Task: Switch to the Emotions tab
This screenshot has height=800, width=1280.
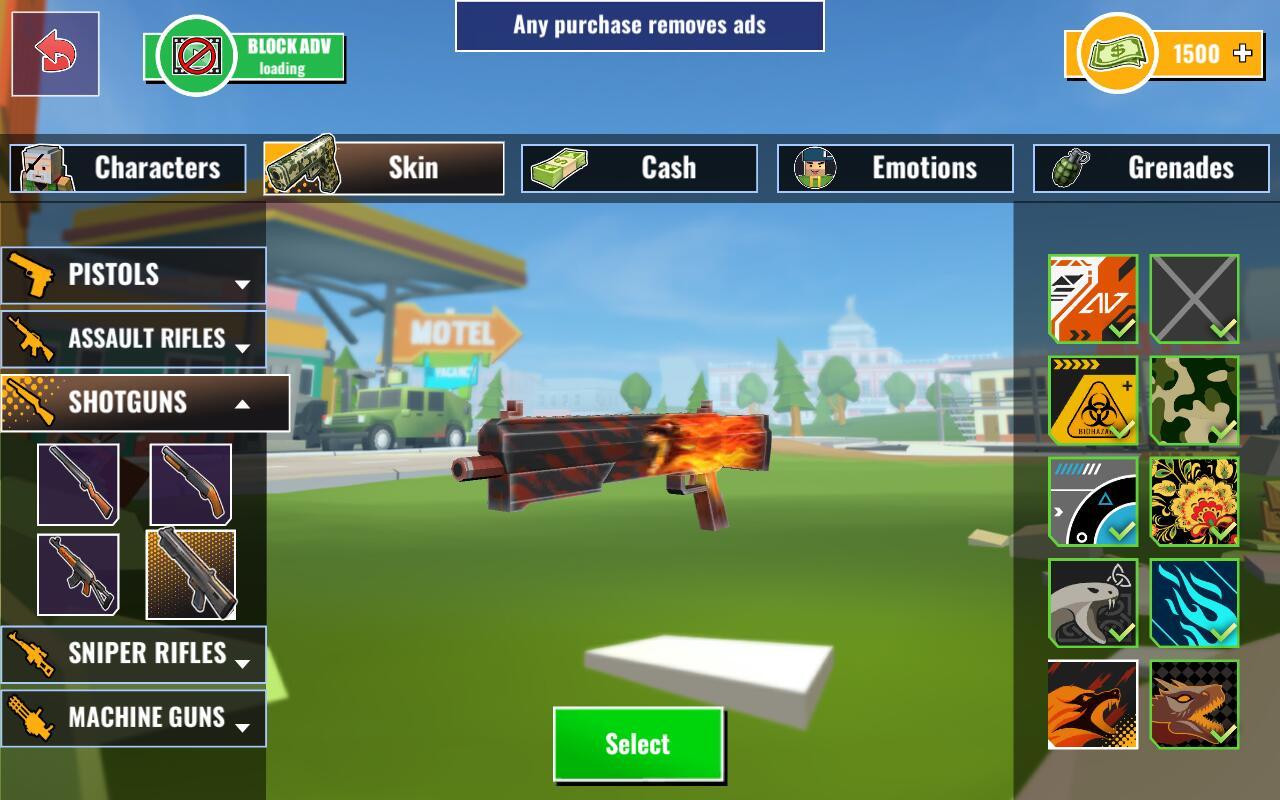Action: point(895,168)
